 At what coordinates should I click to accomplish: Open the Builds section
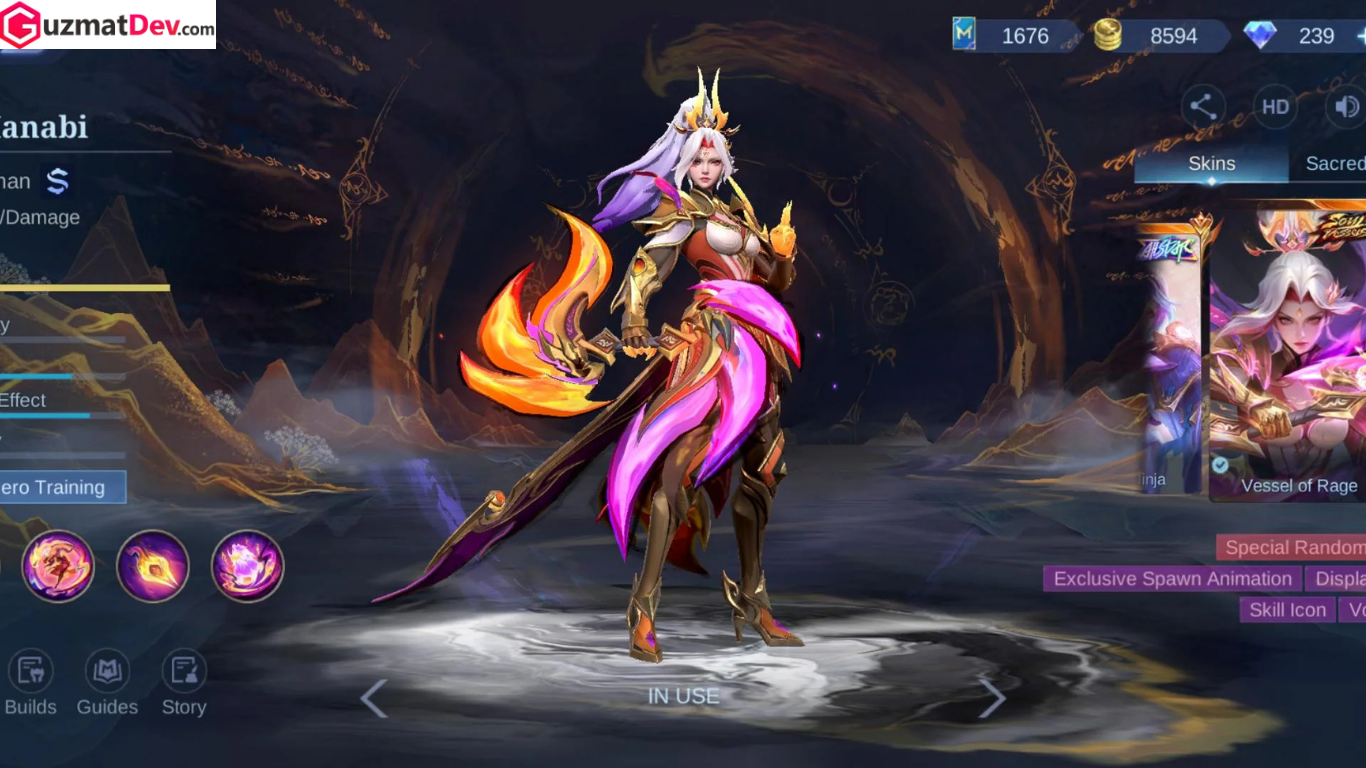(x=30, y=684)
